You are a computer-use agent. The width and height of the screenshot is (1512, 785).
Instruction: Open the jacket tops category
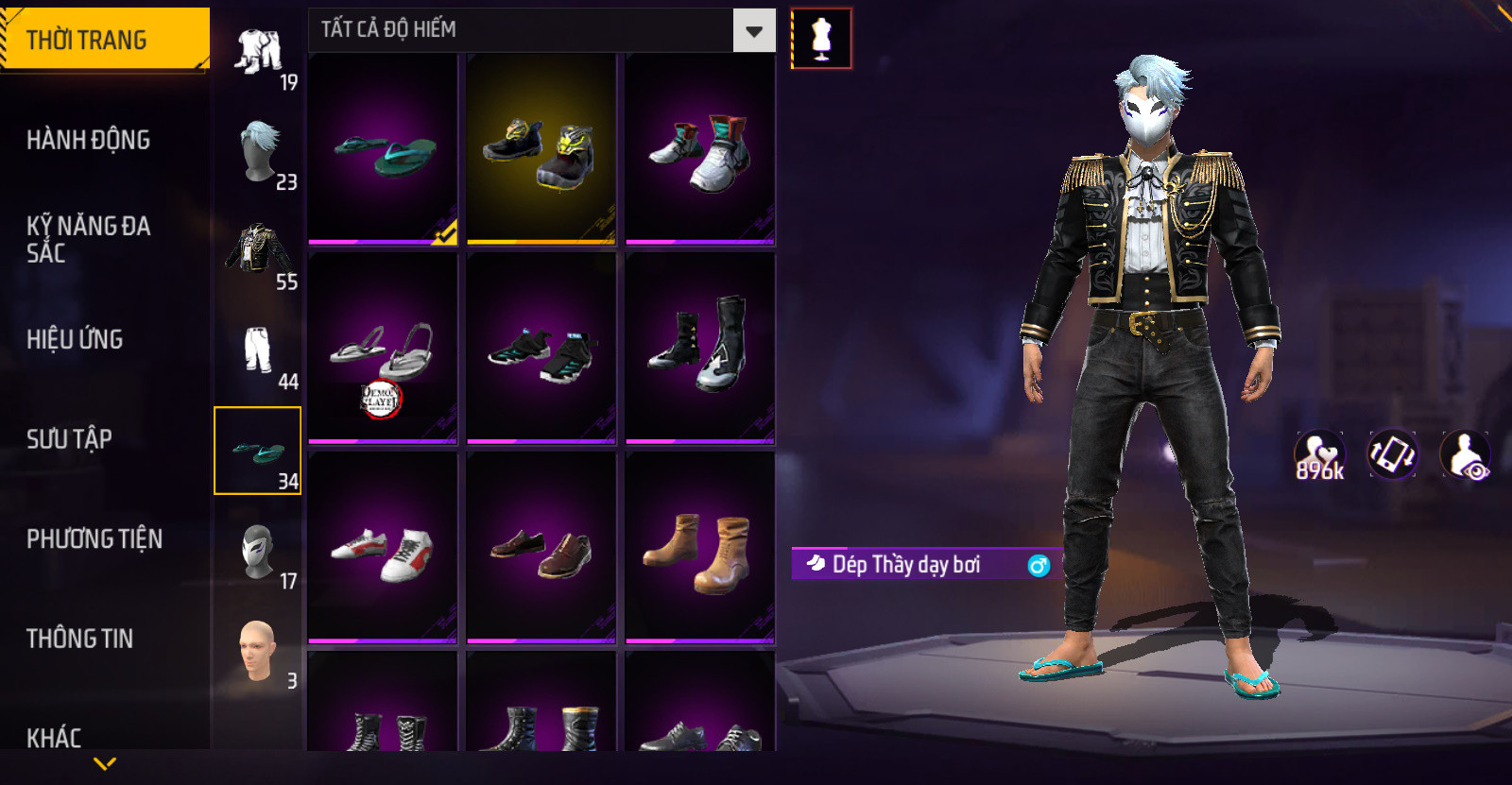coord(258,252)
